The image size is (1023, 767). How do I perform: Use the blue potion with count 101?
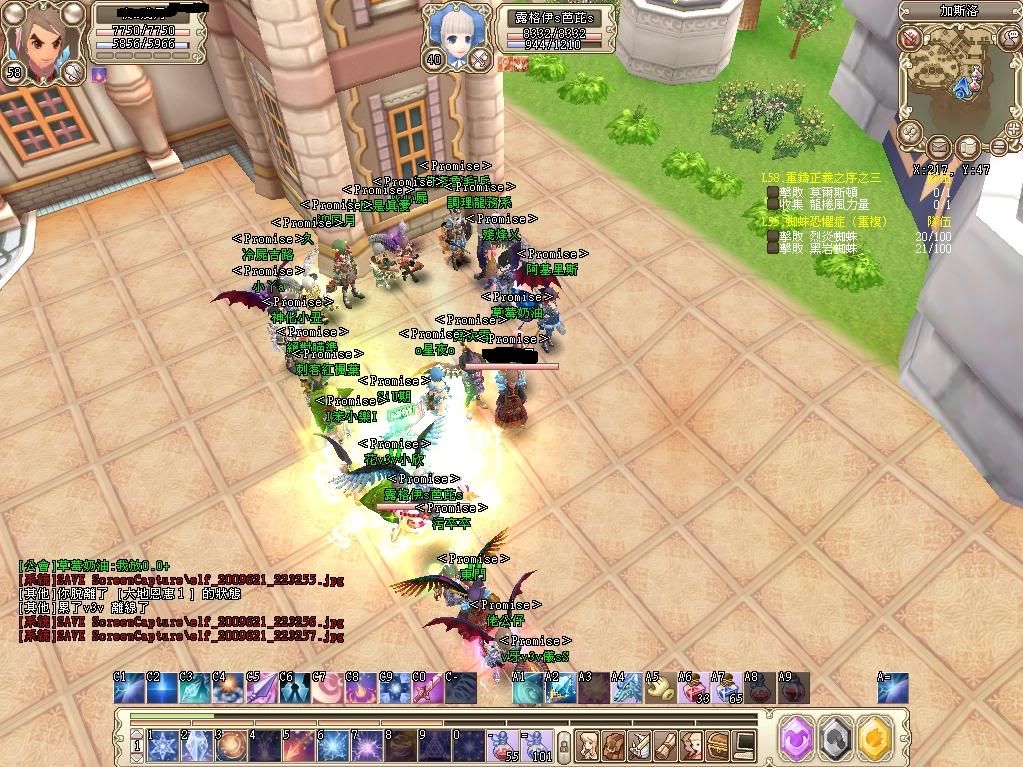pos(535,745)
